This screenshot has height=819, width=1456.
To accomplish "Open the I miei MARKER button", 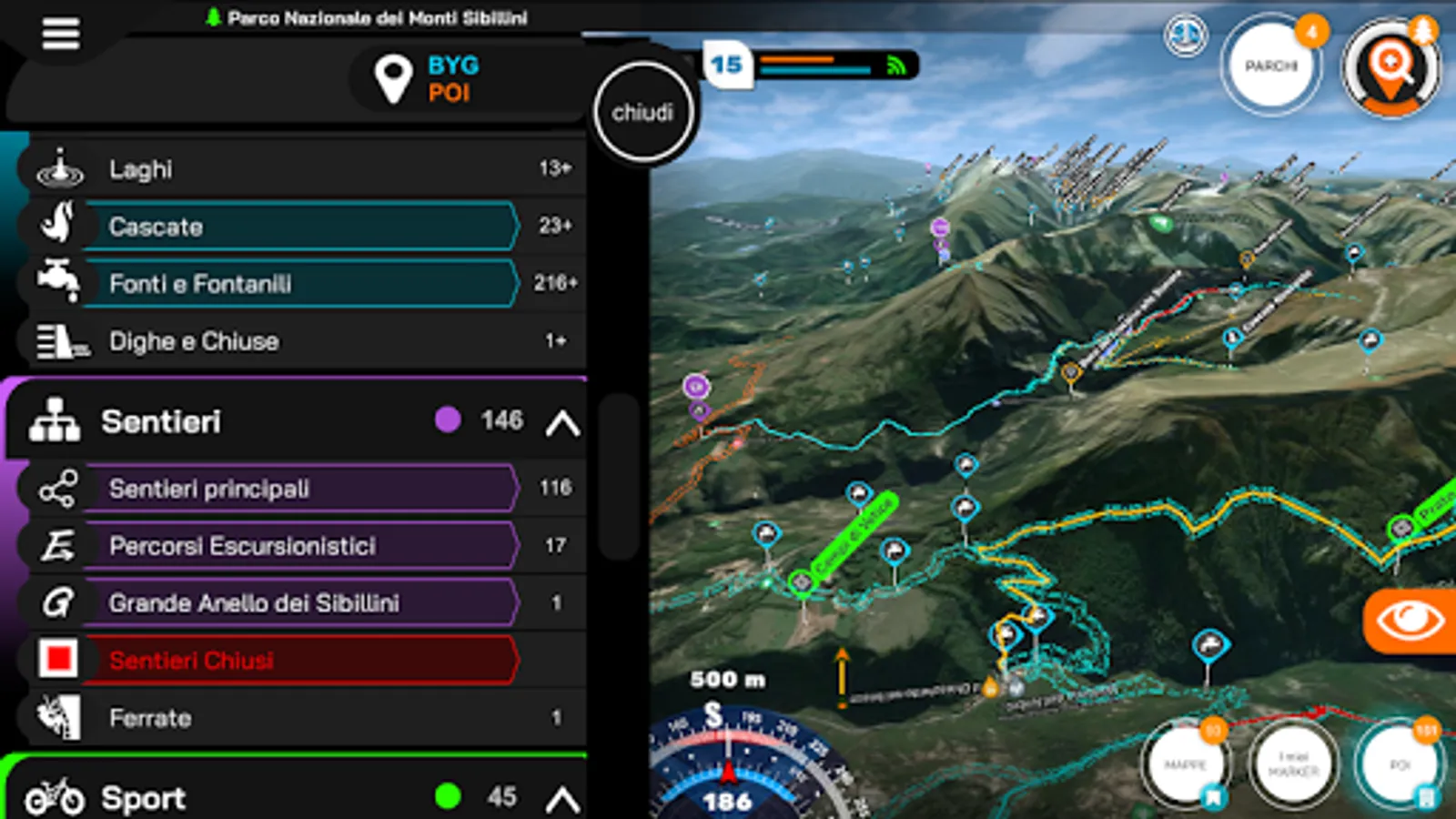I will point(1293,764).
